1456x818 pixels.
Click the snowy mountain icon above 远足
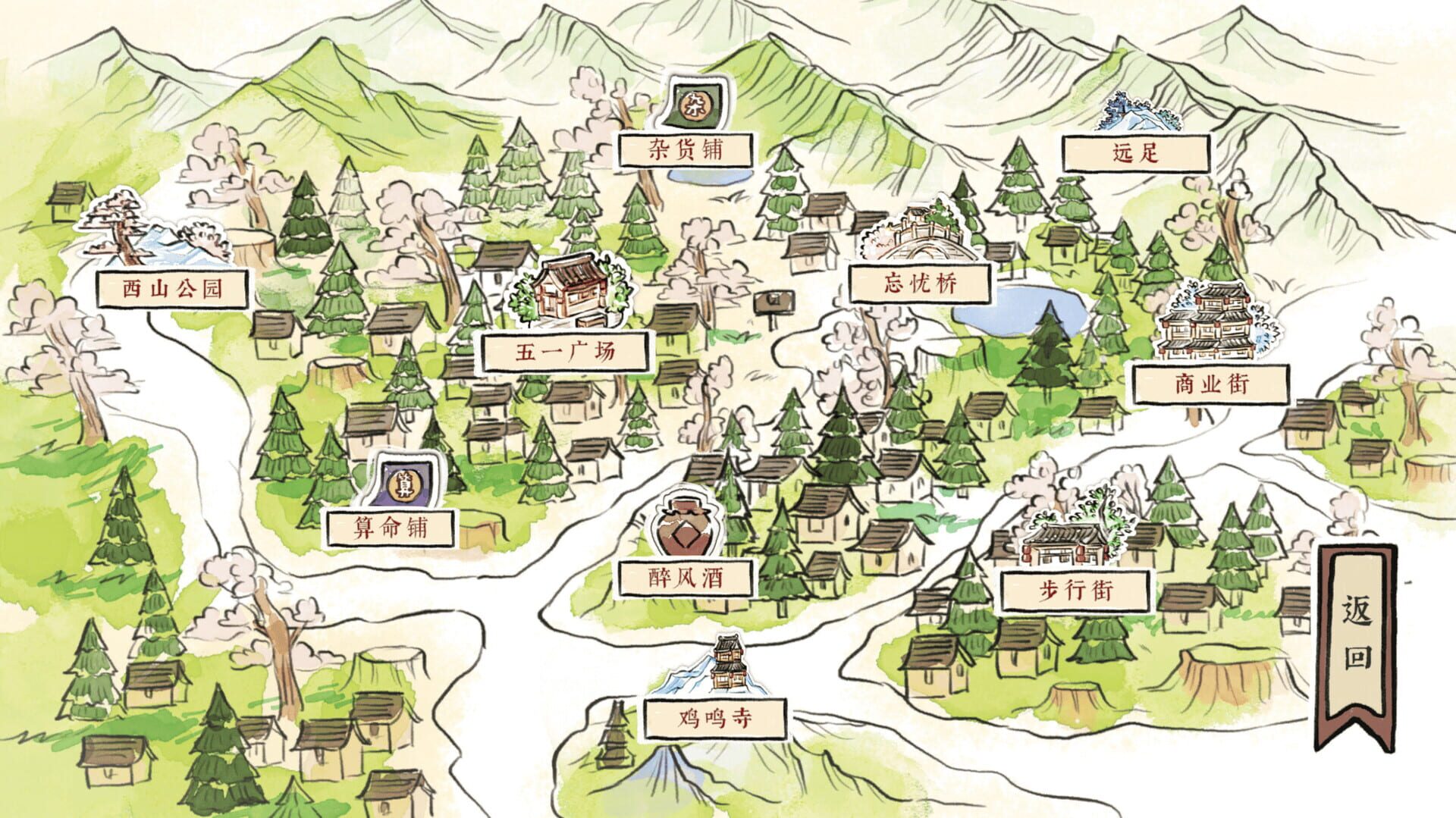[1137, 108]
